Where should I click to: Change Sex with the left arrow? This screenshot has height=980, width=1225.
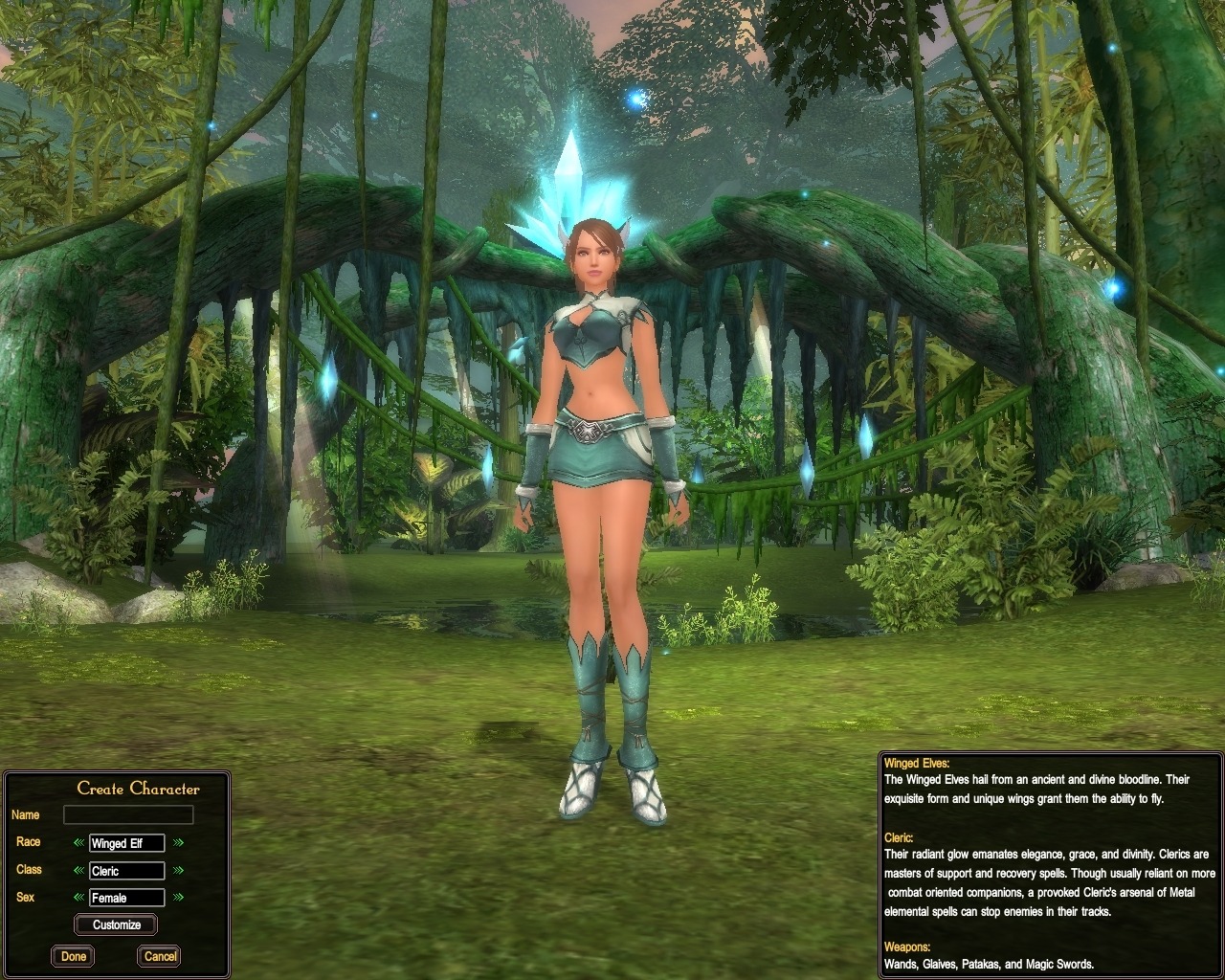[78, 898]
